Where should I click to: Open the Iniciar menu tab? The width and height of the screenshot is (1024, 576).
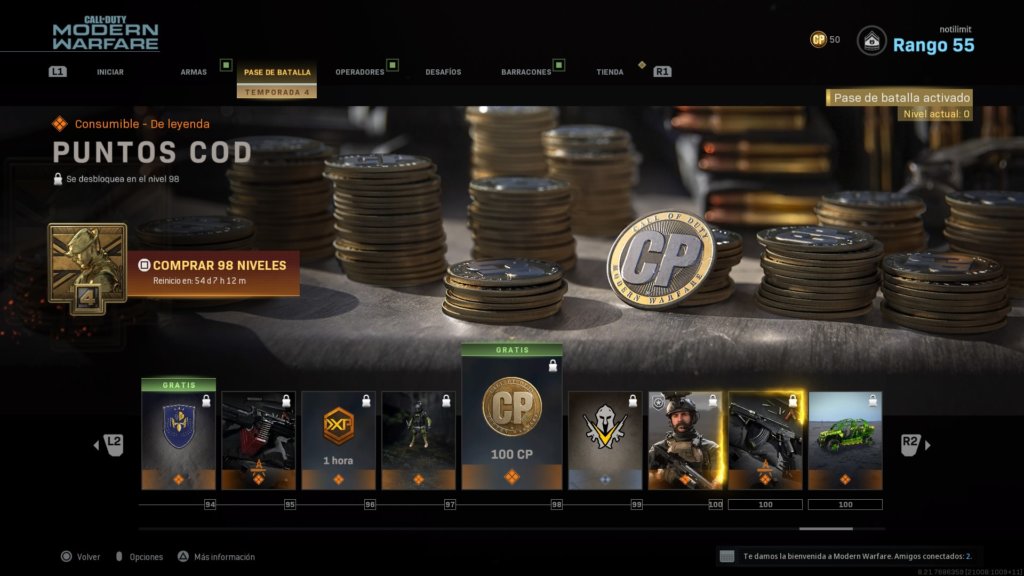[x=110, y=72]
